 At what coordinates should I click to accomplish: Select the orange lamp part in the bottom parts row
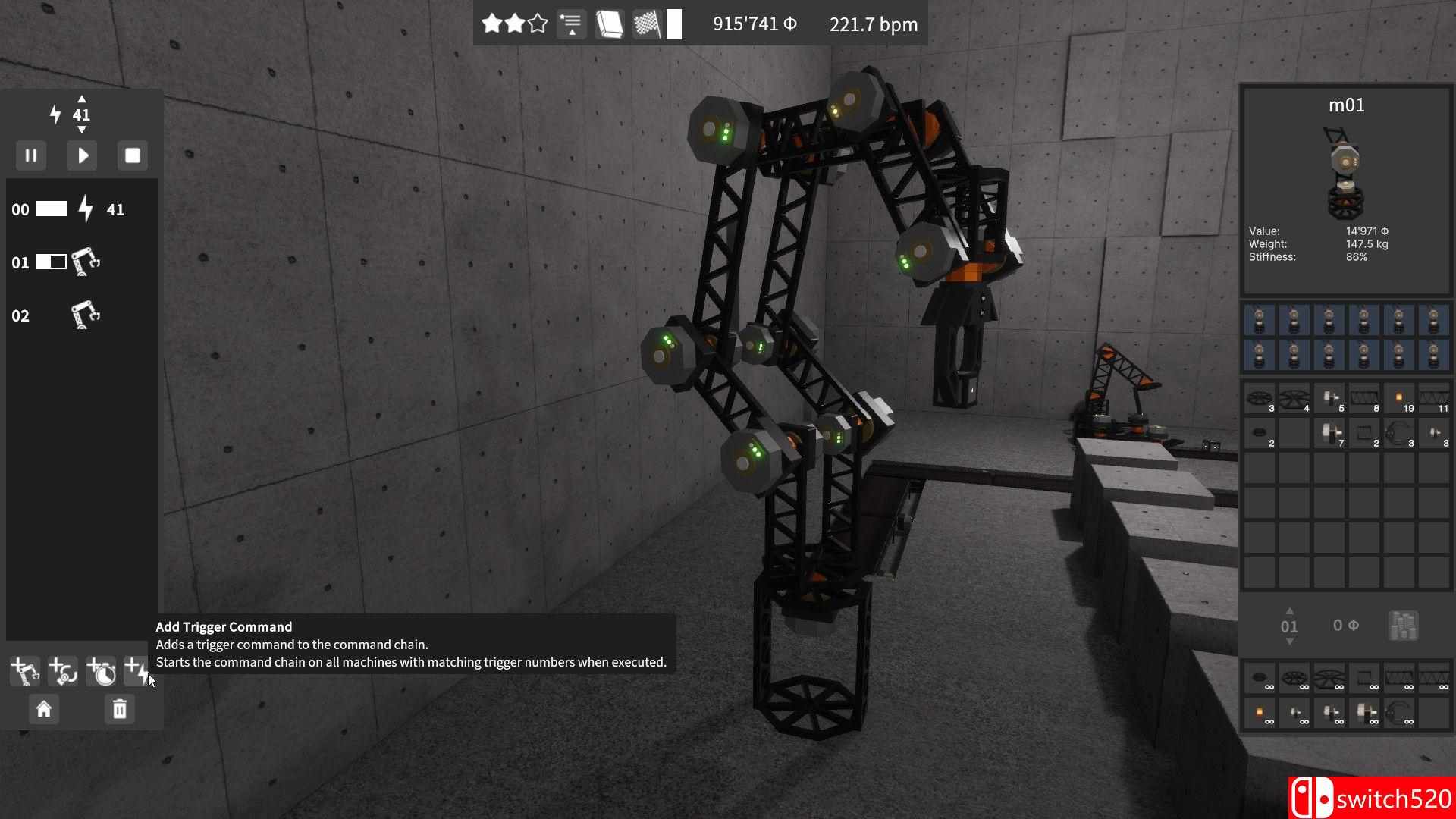[x=1259, y=711]
